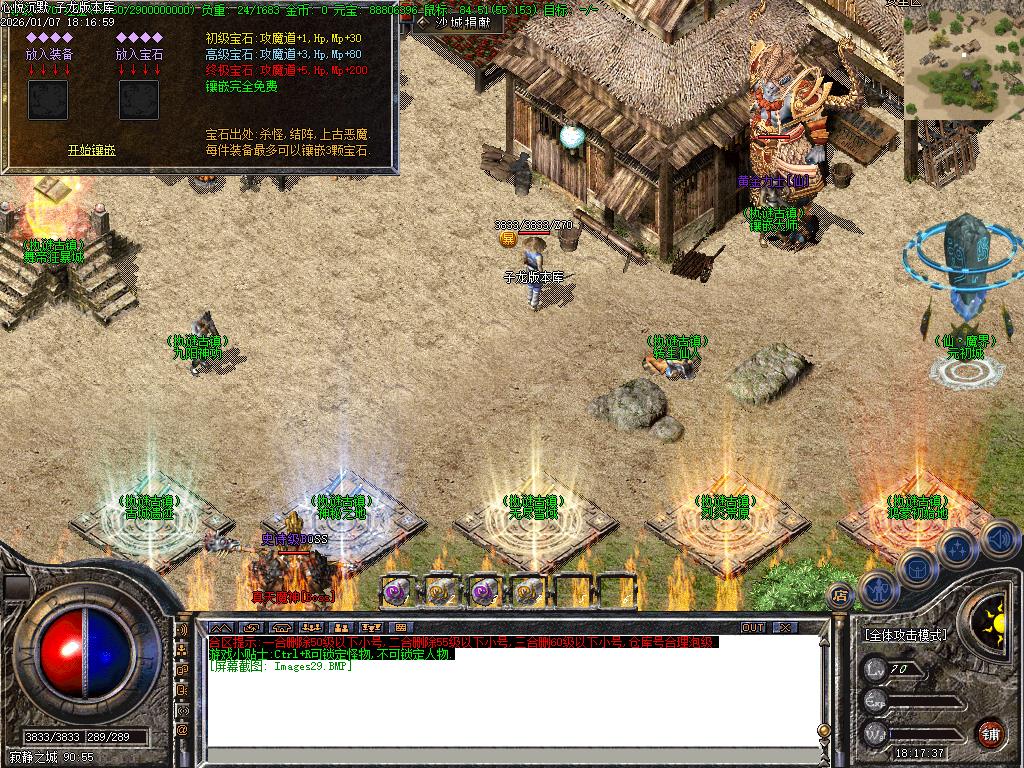Click the 开始镶嵌 start inlay link
The width and height of the screenshot is (1024, 768).
(92, 150)
